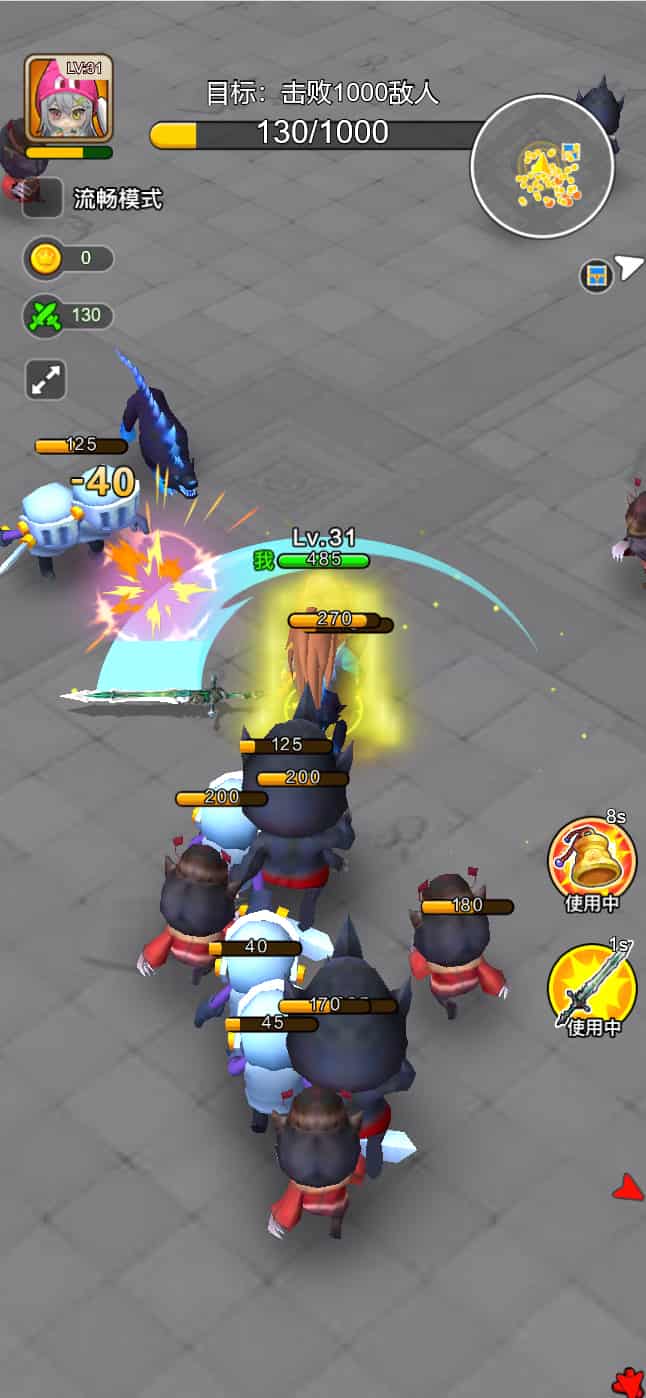Tap the pink-hooded character portrait
Viewport: 646px width, 1398px height.
pyautogui.click(x=68, y=98)
